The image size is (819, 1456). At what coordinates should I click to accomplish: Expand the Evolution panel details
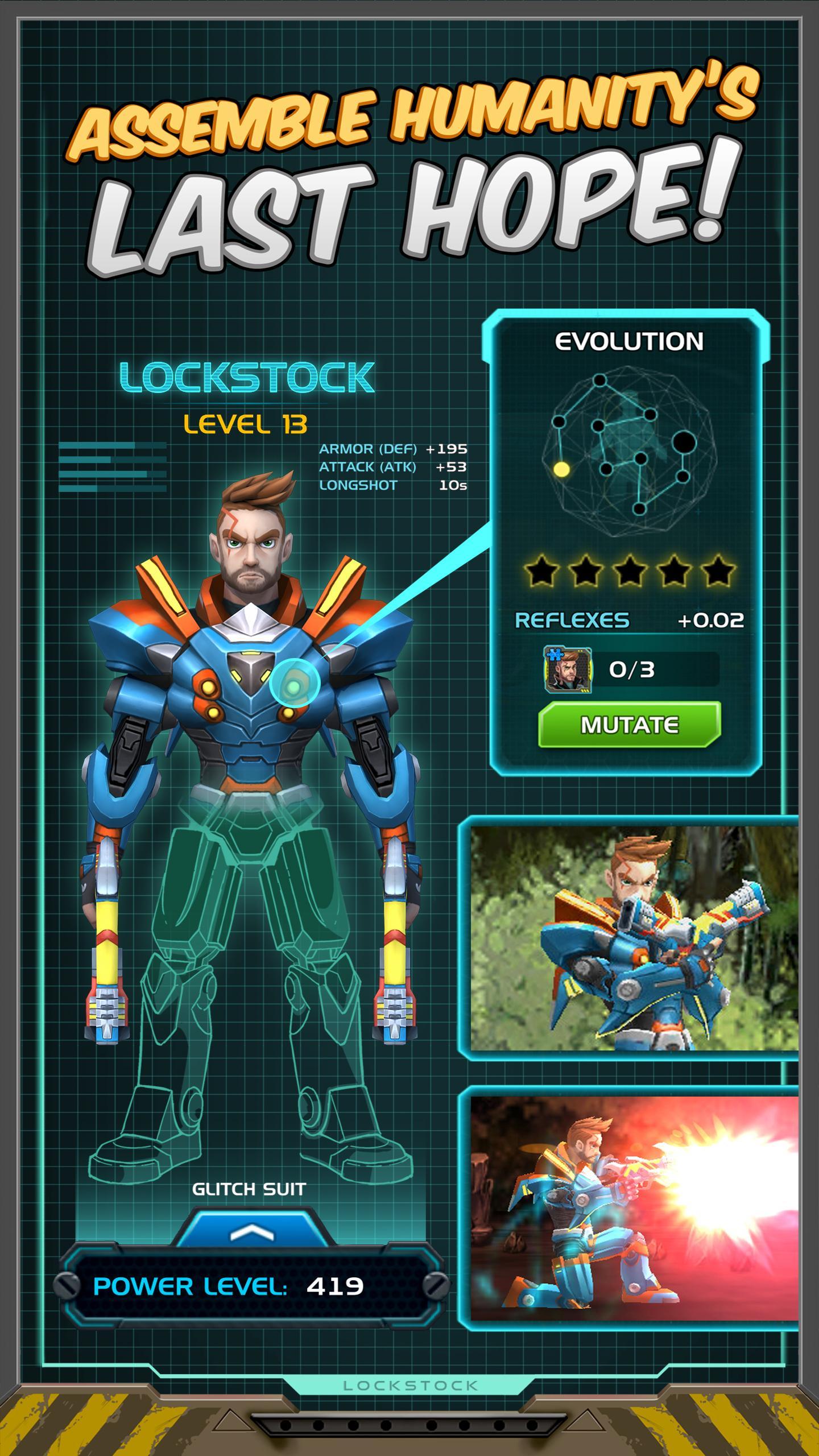[x=631, y=341]
